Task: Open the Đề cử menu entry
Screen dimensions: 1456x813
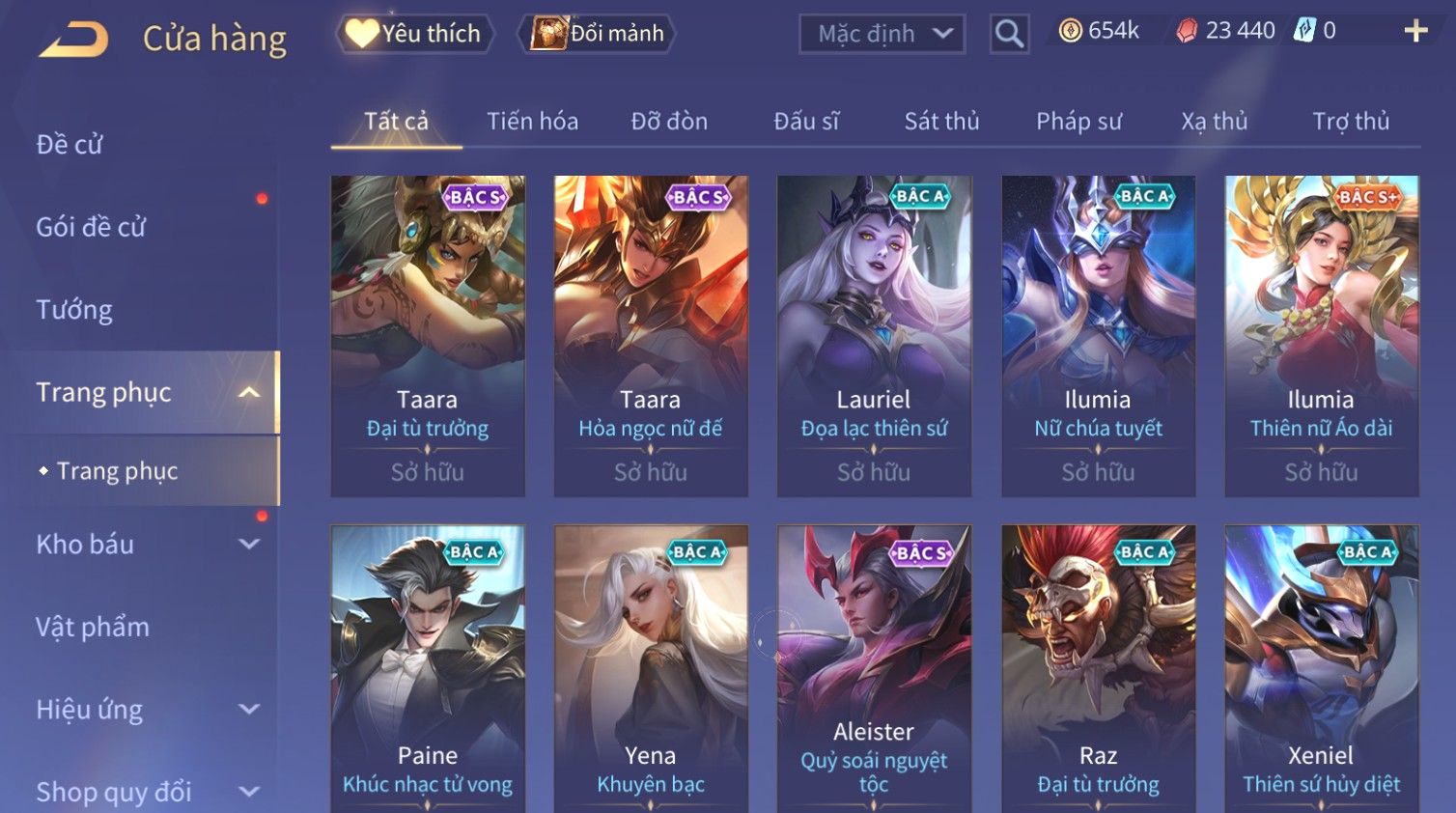Action: pyautogui.click(x=70, y=145)
